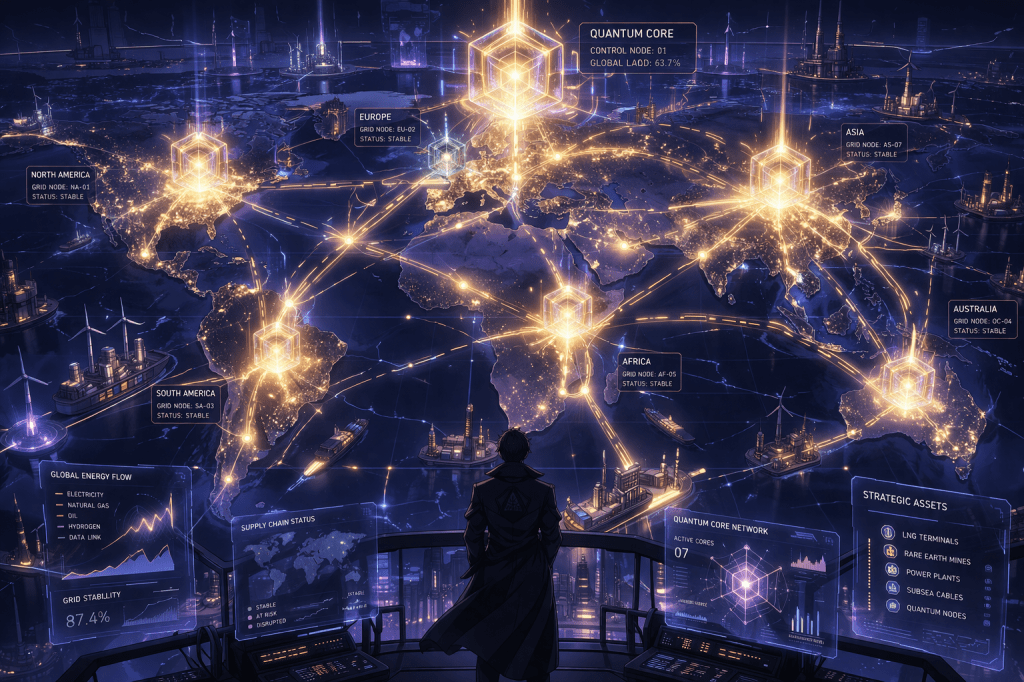Screen dimensions: 1024x682
Task: Choose the South America SA-03 node label
Action: pyautogui.click(x=187, y=403)
